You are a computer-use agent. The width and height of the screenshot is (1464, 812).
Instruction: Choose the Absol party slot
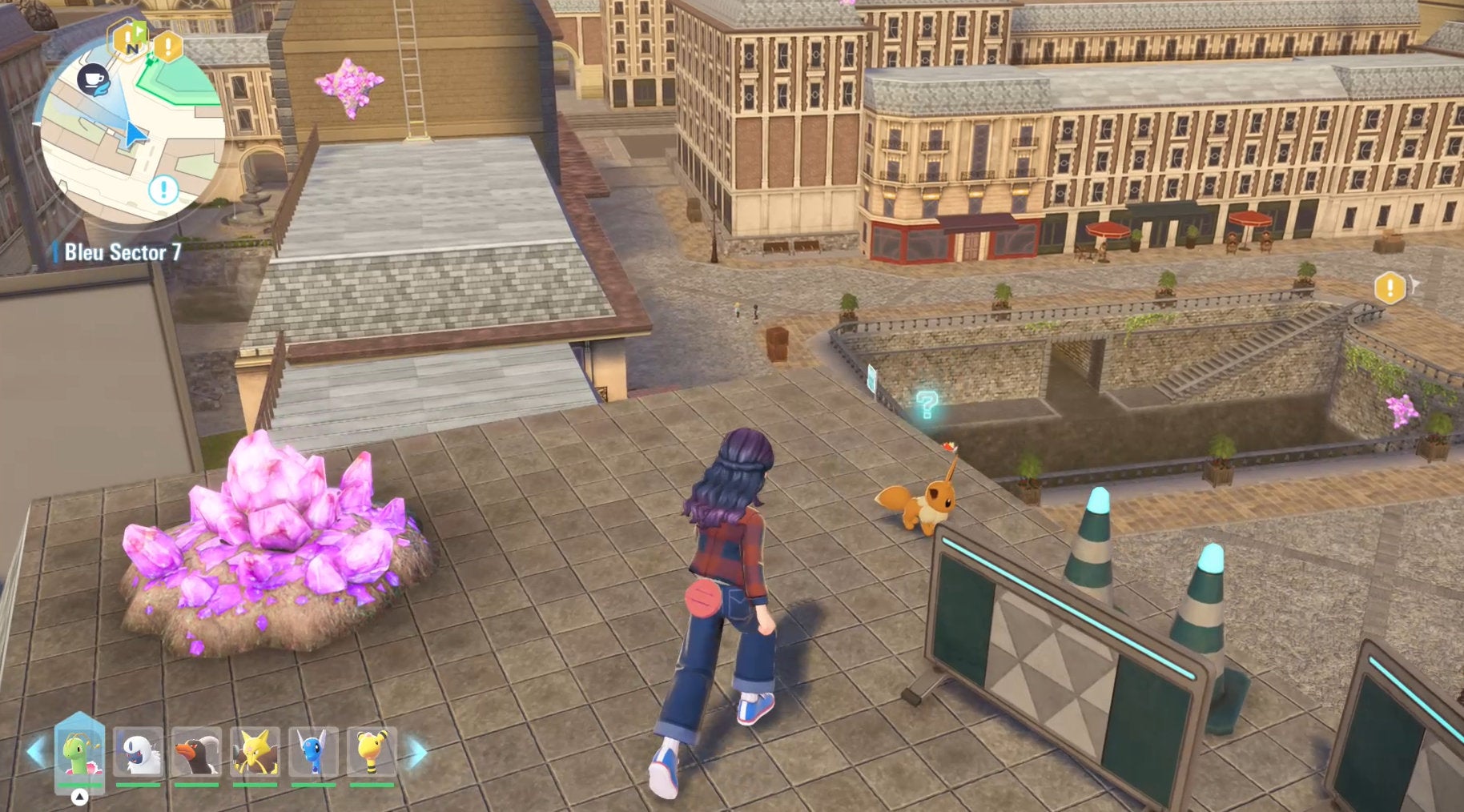138,753
